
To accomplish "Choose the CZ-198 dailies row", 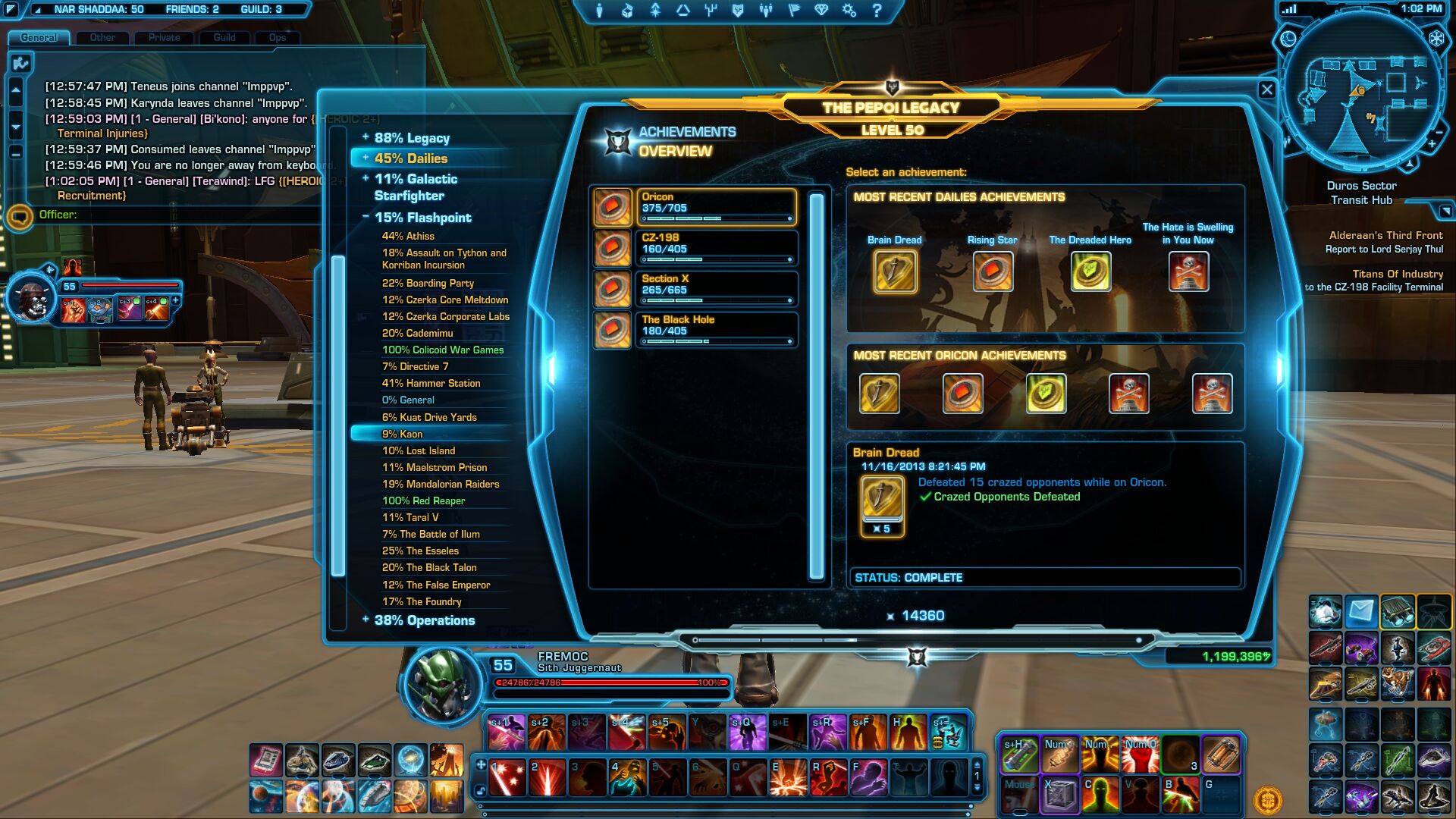I will click(x=715, y=248).
